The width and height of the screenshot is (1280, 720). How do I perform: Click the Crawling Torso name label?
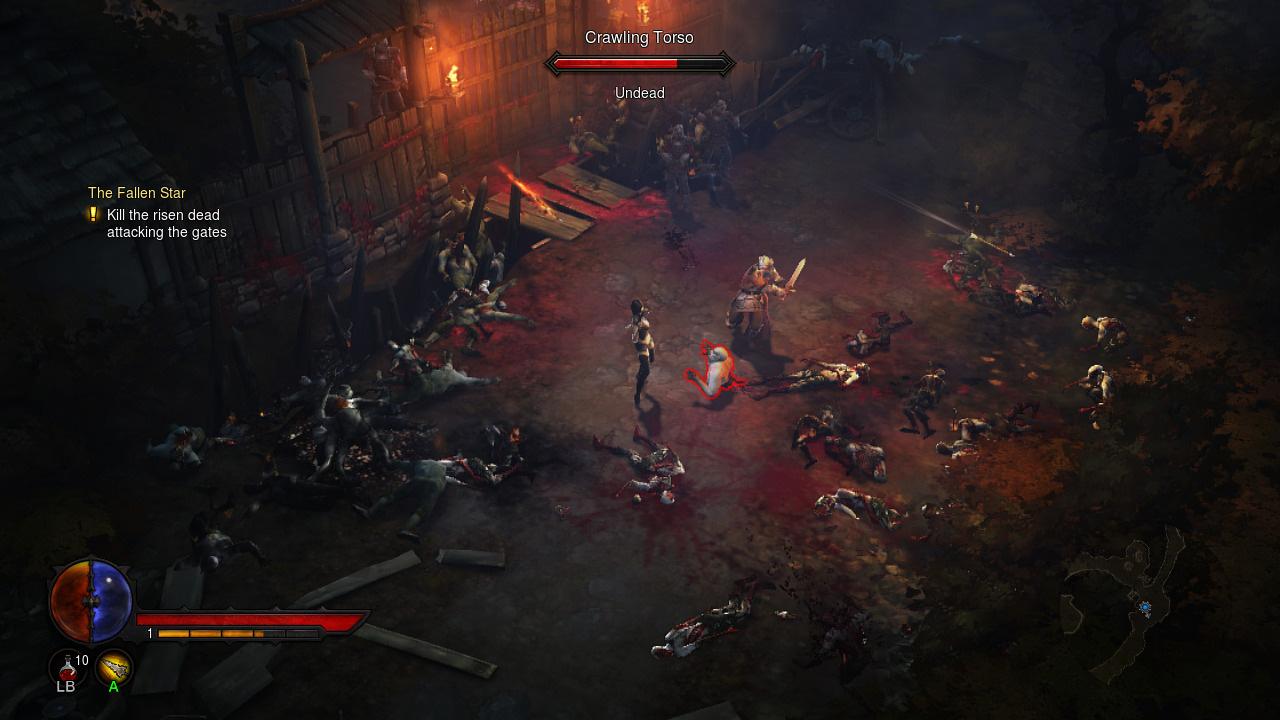pyautogui.click(x=639, y=37)
